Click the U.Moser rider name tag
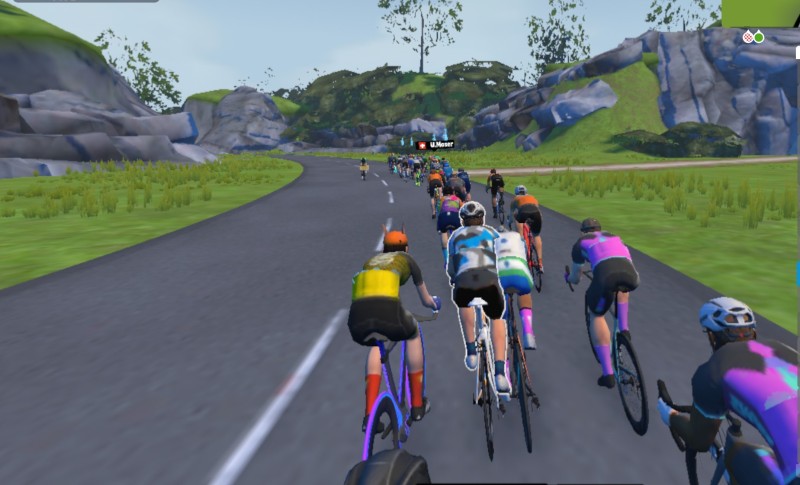 435,145
